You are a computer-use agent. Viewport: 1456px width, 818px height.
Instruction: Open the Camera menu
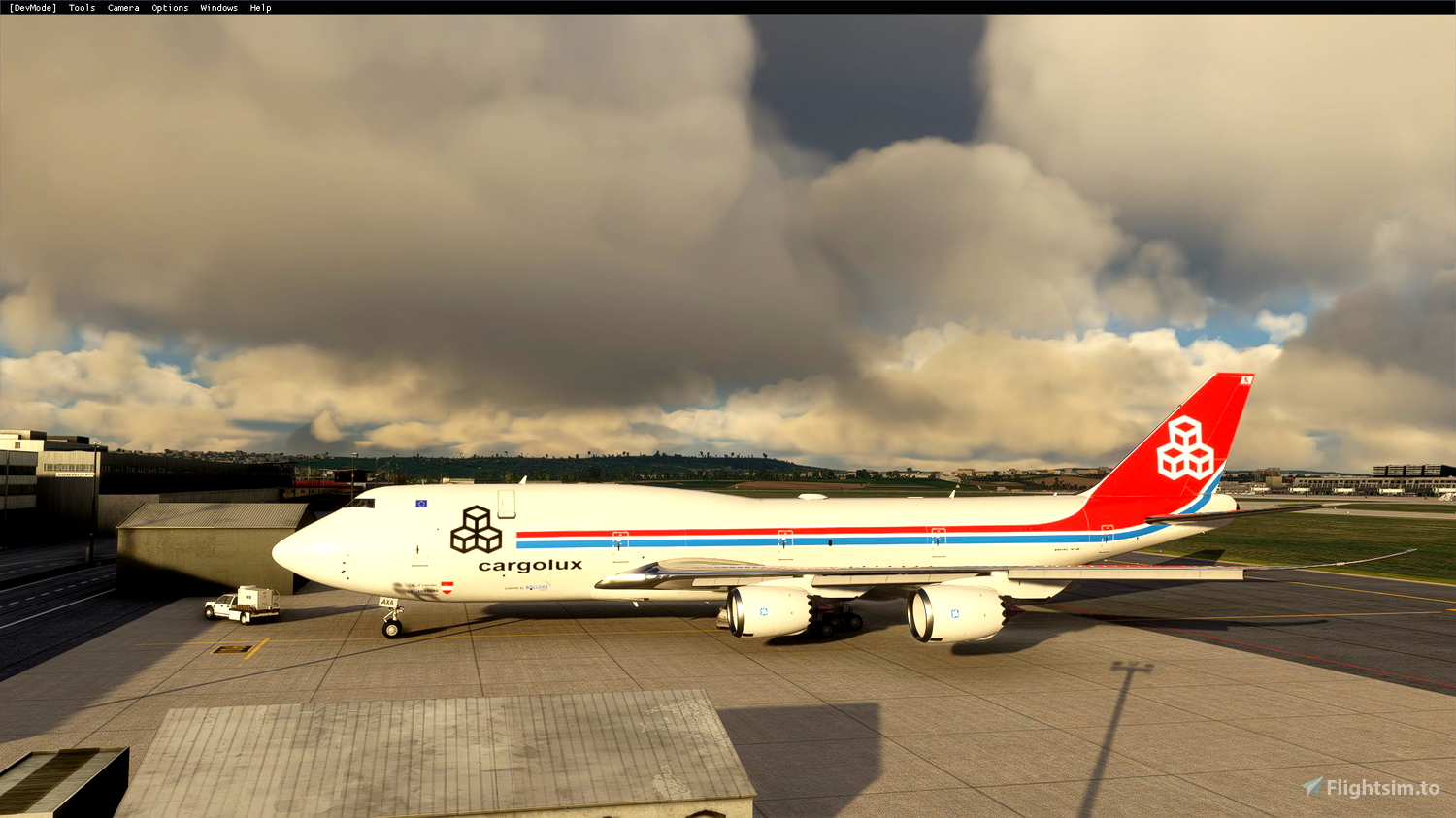(x=122, y=7)
